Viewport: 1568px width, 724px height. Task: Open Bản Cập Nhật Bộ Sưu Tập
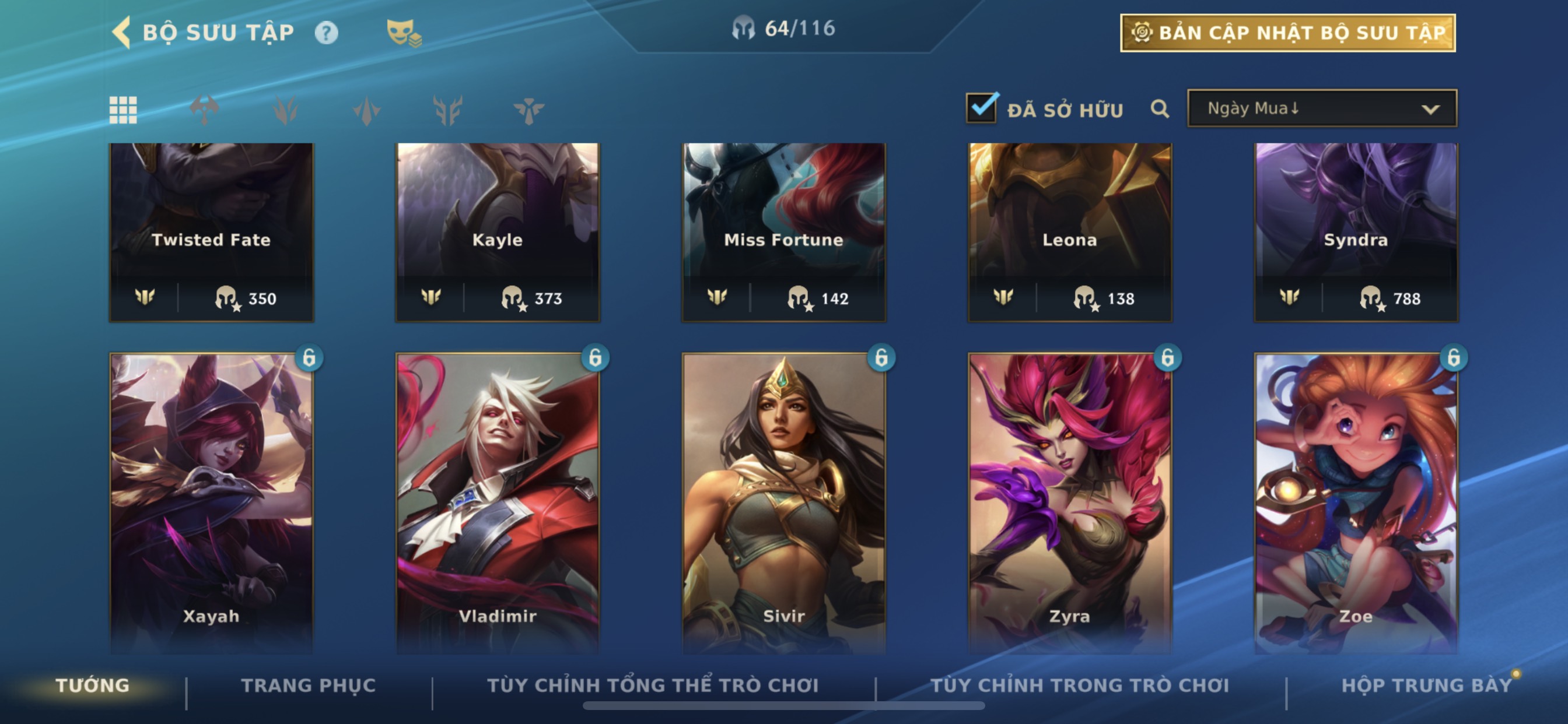pyautogui.click(x=1287, y=33)
